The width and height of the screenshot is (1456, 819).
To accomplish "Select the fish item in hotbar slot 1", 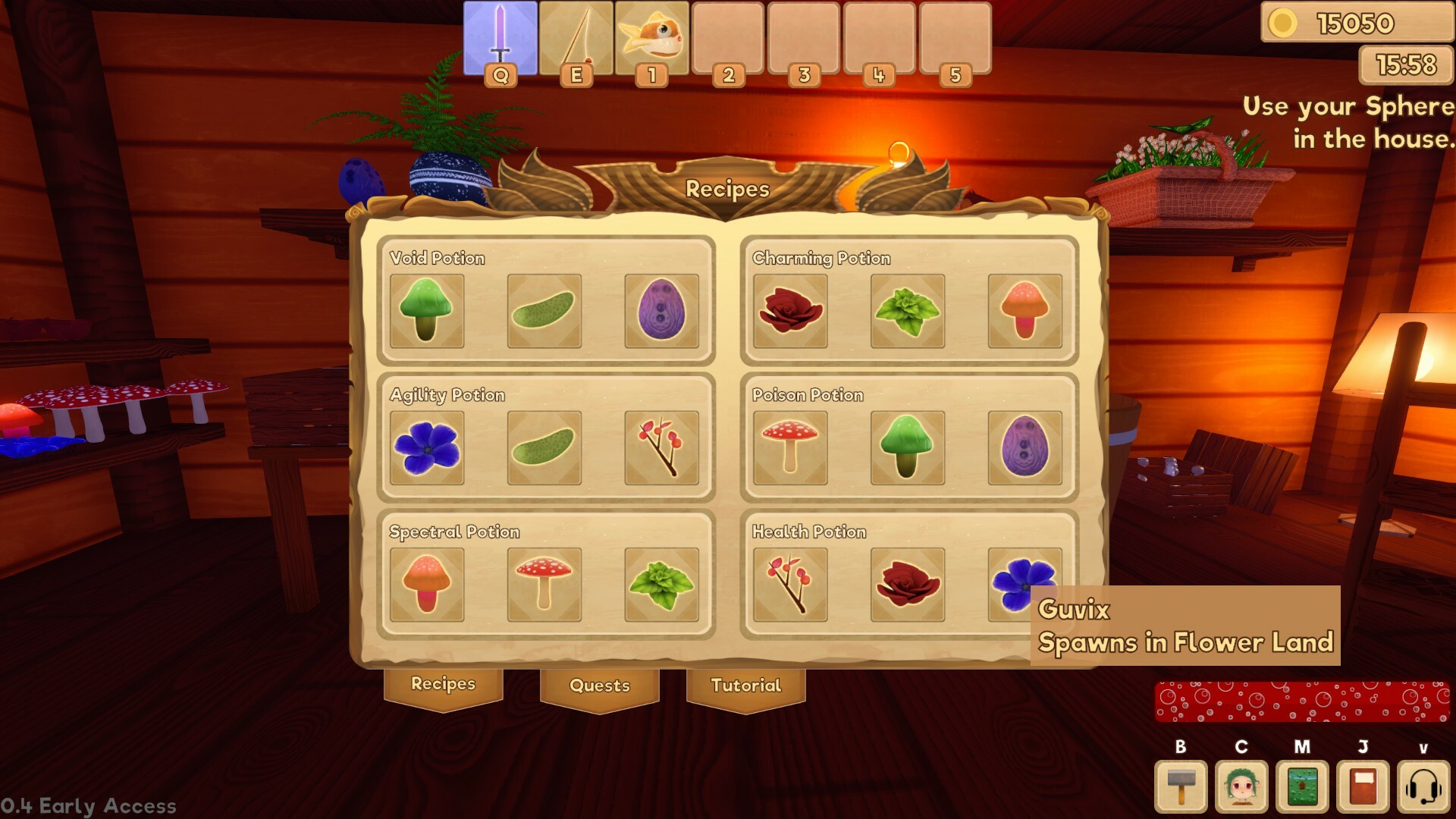I will [x=651, y=38].
